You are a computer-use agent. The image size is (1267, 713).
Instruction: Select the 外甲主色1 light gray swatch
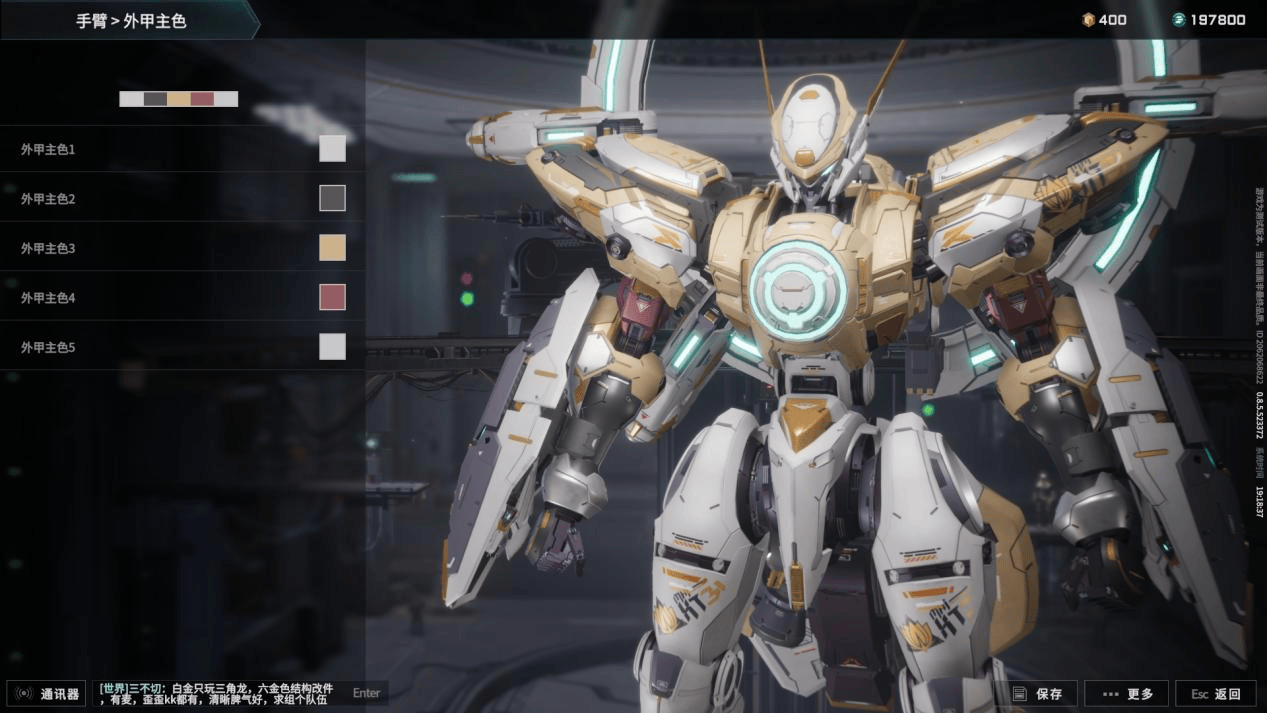(332, 149)
